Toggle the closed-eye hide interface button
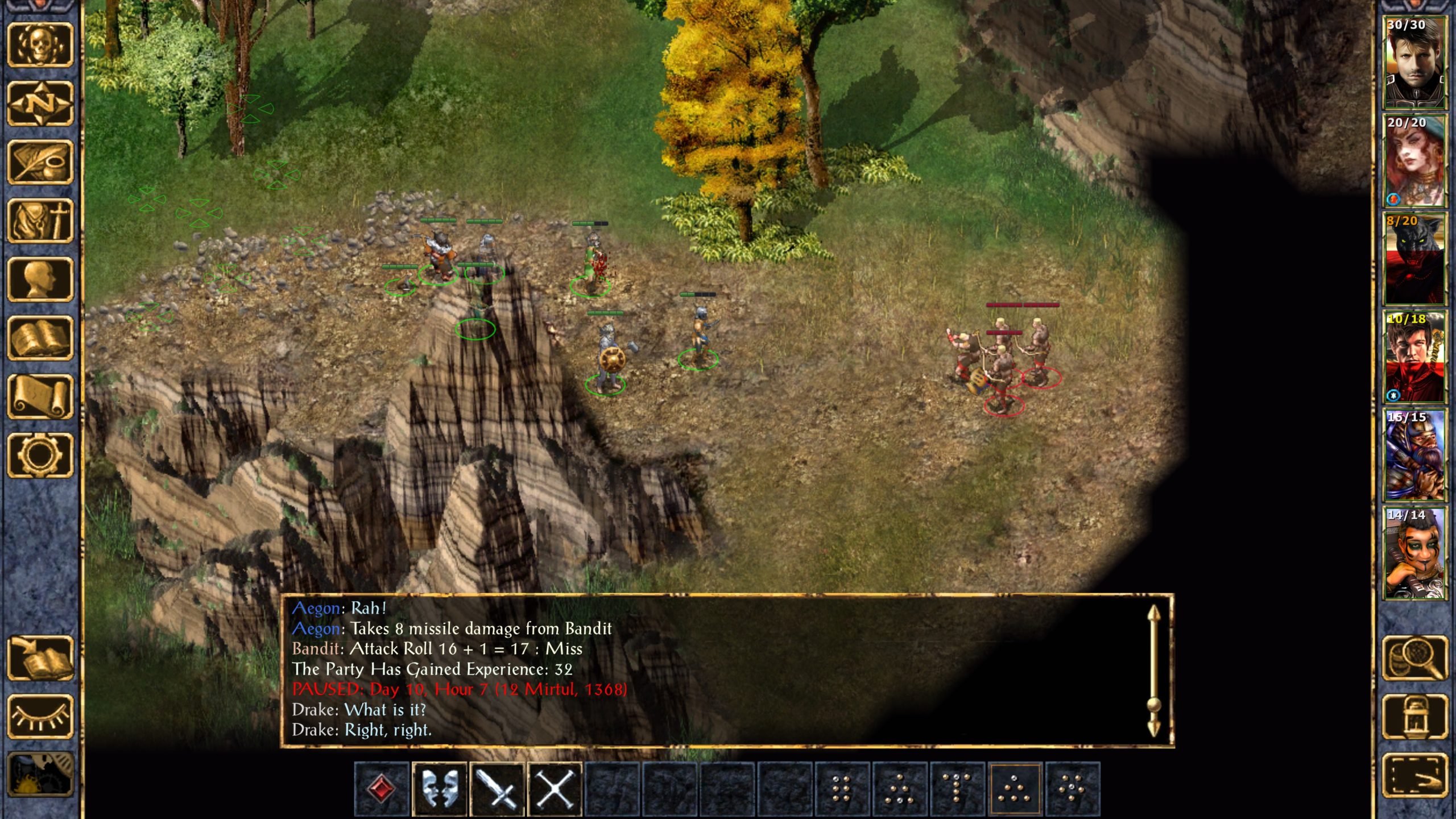 [40, 717]
